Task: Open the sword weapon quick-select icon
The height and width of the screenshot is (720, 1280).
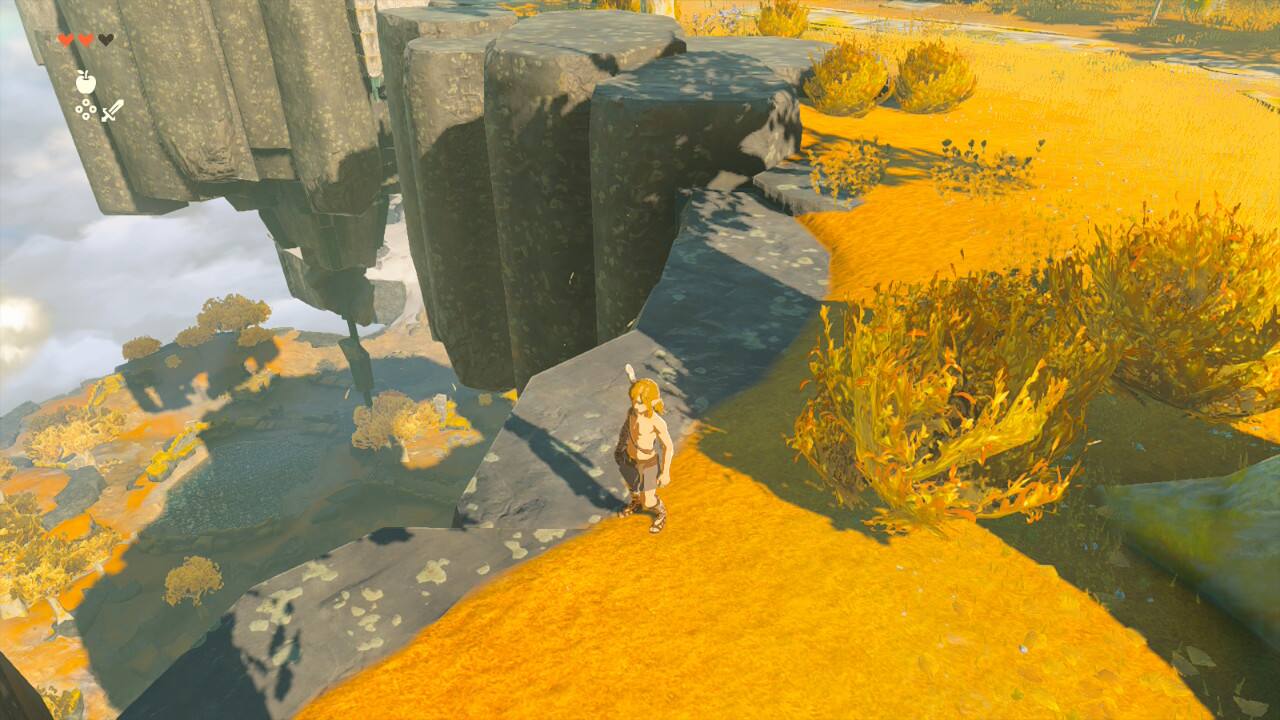Action: click(111, 110)
